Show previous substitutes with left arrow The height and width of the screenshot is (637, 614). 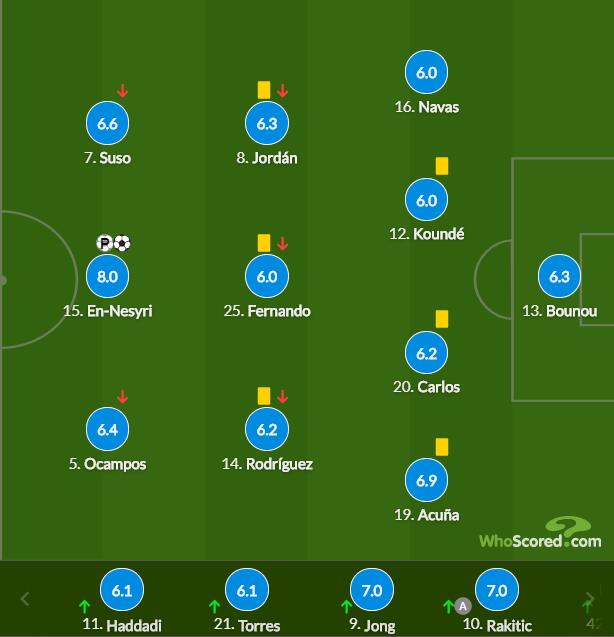pyautogui.click(x=26, y=599)
